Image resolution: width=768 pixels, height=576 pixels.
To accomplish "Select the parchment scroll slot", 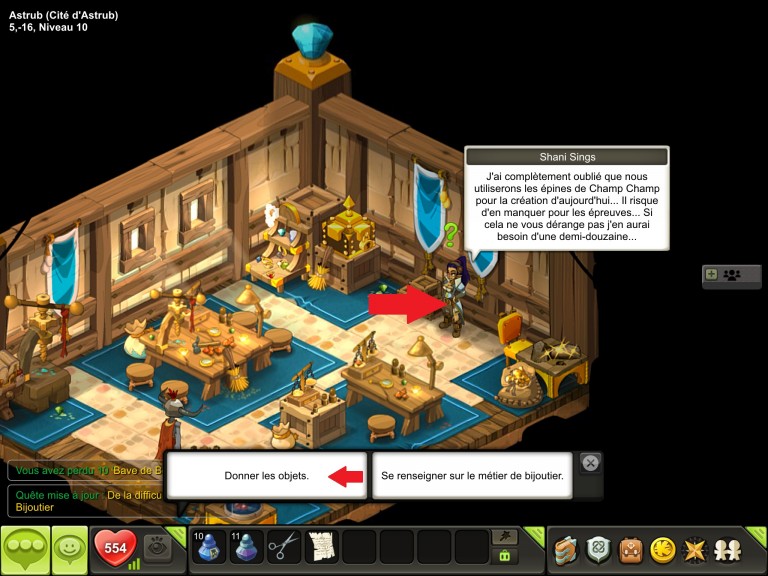I will tap(322, 548).
